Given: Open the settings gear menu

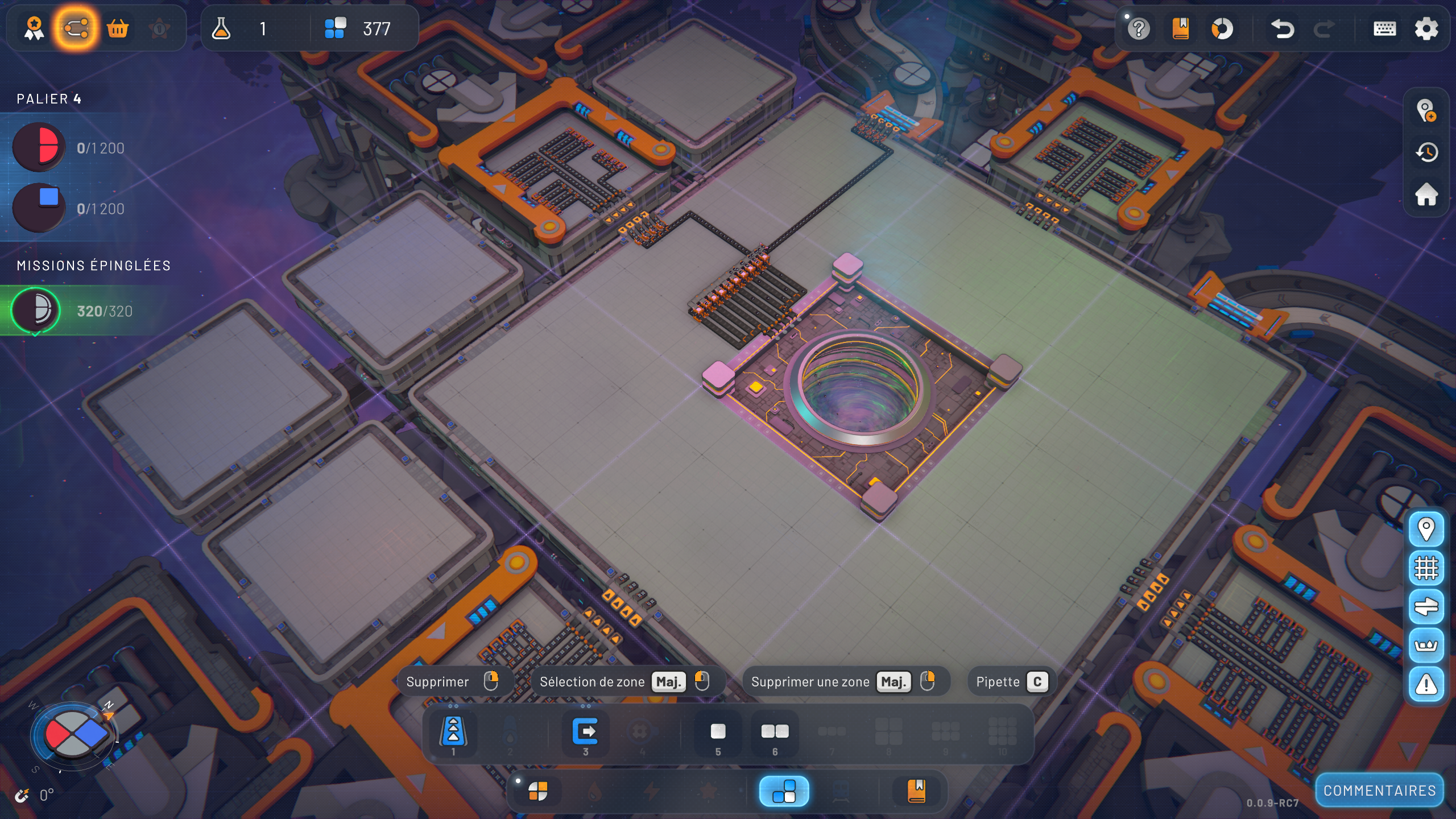Looking at the screenshot, I should (x=1426, y=29).
